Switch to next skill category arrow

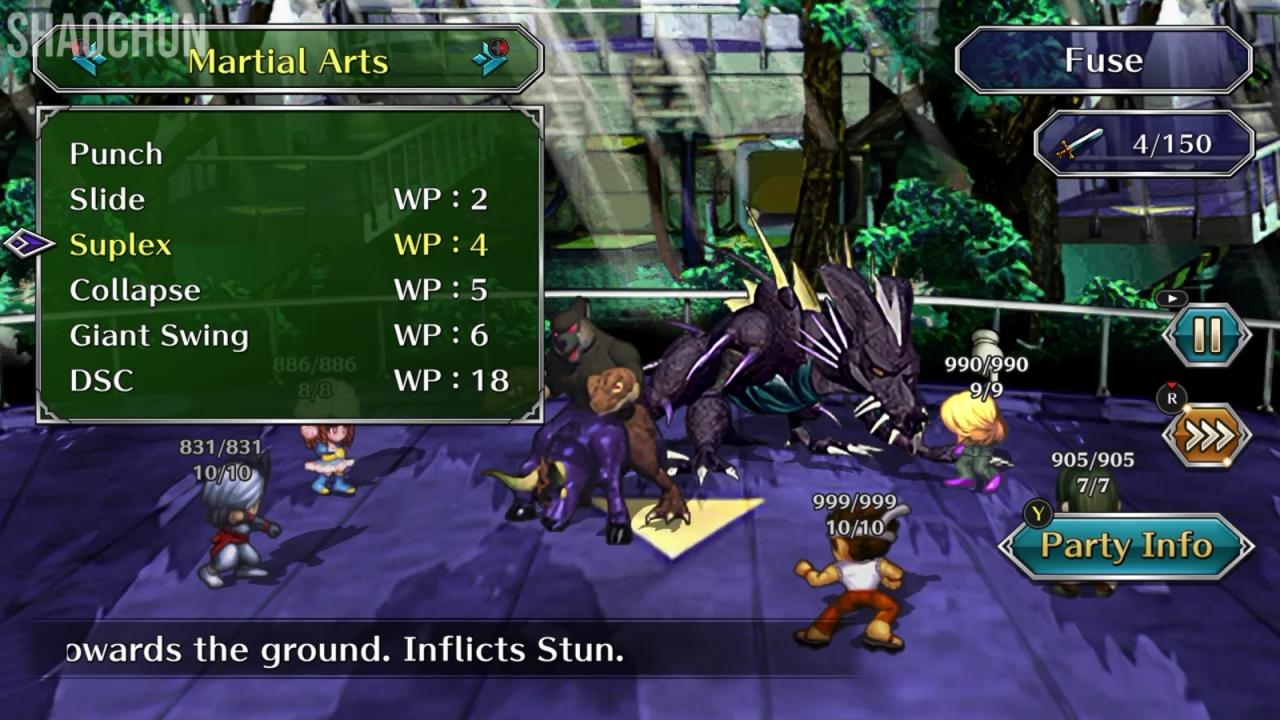(490, 59)
